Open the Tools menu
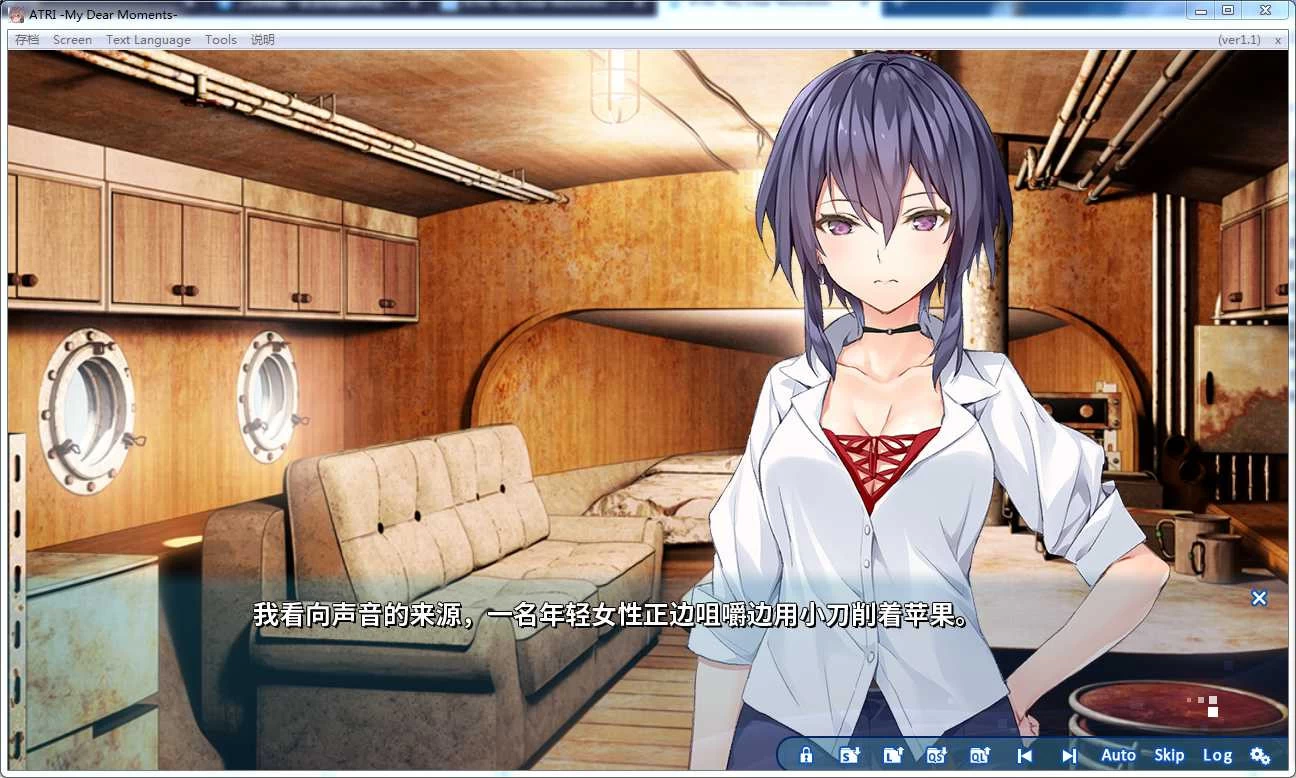Viewport: 1296px width, 778px height. click(220, 39)
